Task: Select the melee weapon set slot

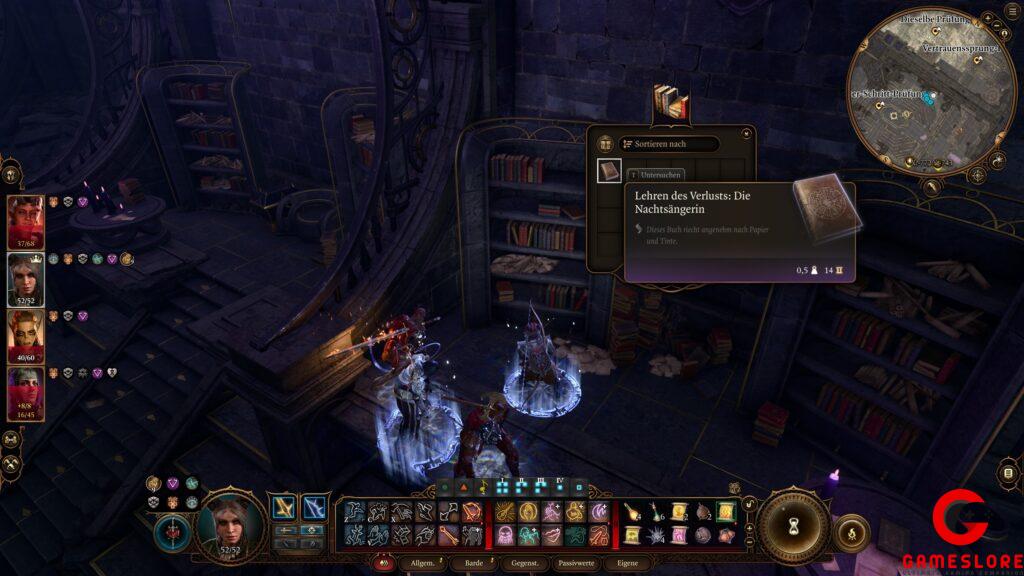Action: pyautogui.click(x=285, y=508)
